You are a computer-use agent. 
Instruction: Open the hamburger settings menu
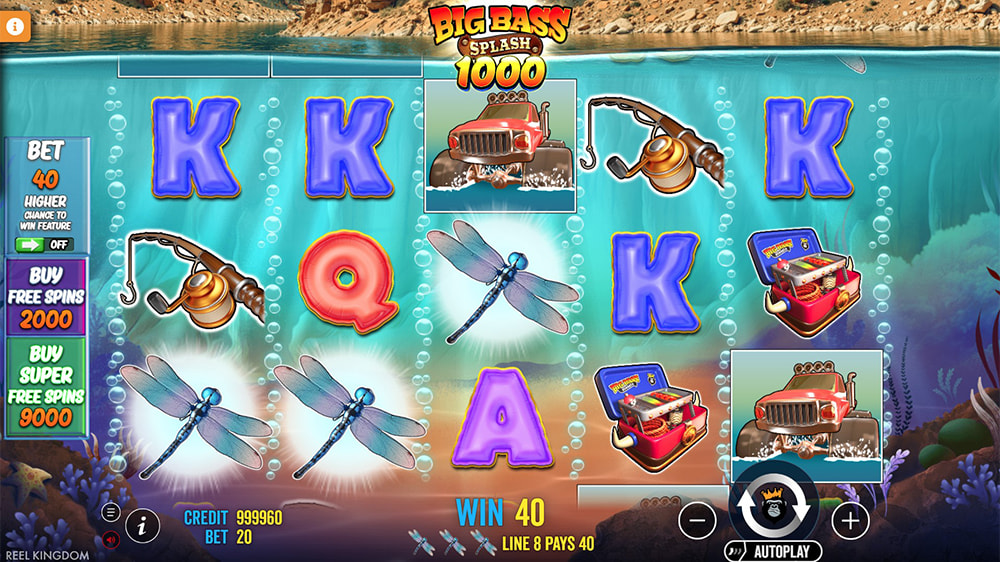[110, 512]
